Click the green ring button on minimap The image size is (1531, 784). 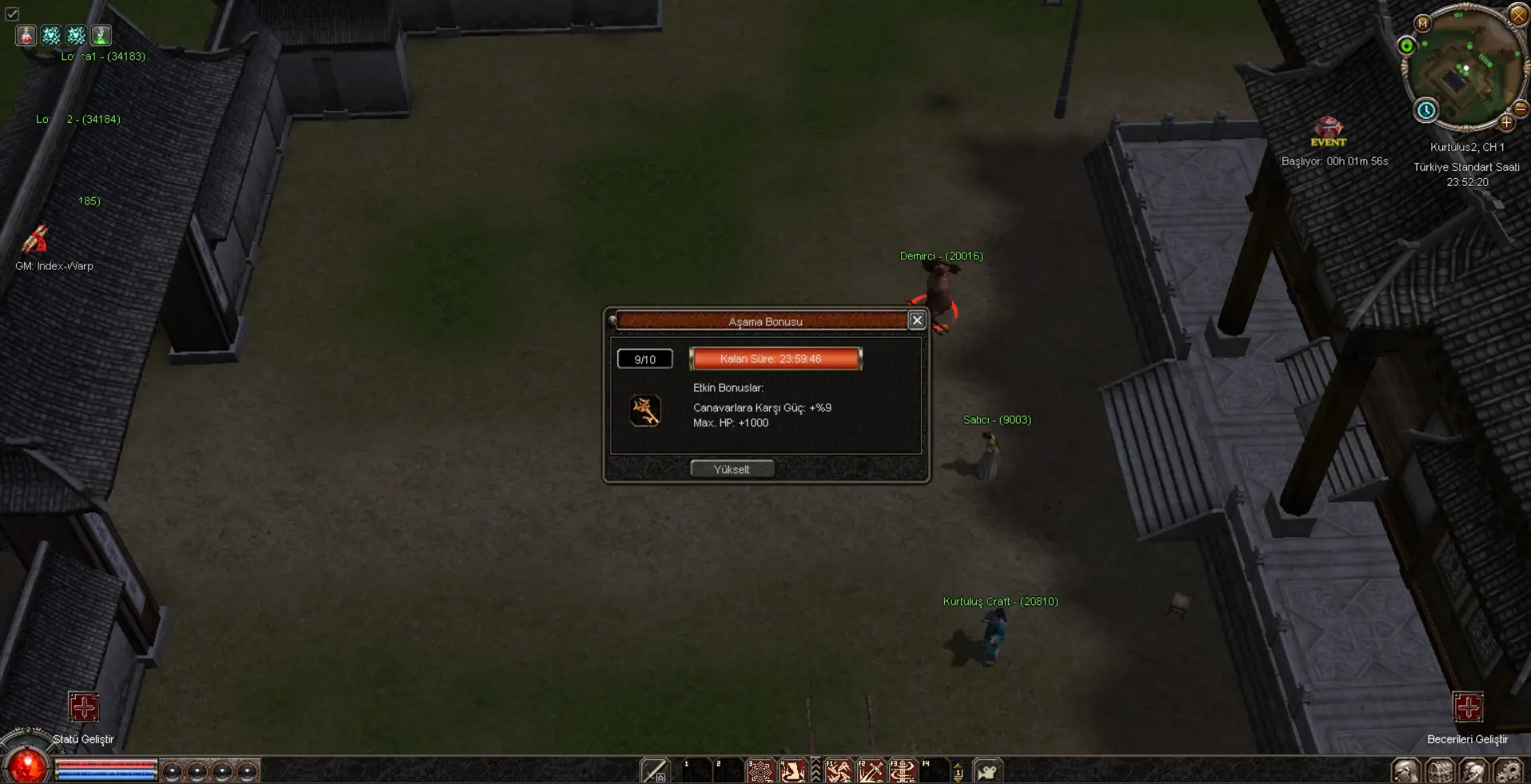(1407, 46)
